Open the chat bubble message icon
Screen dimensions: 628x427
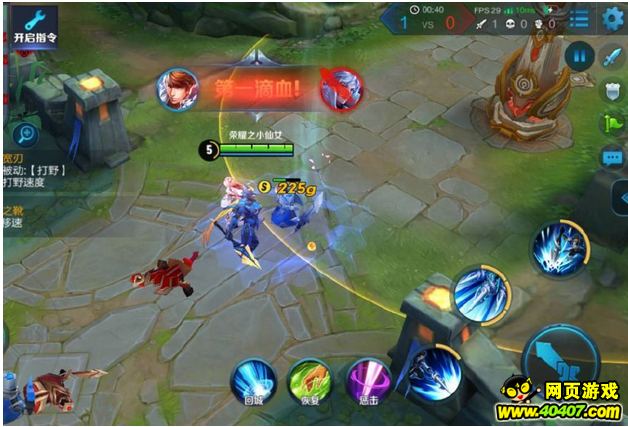611,158
